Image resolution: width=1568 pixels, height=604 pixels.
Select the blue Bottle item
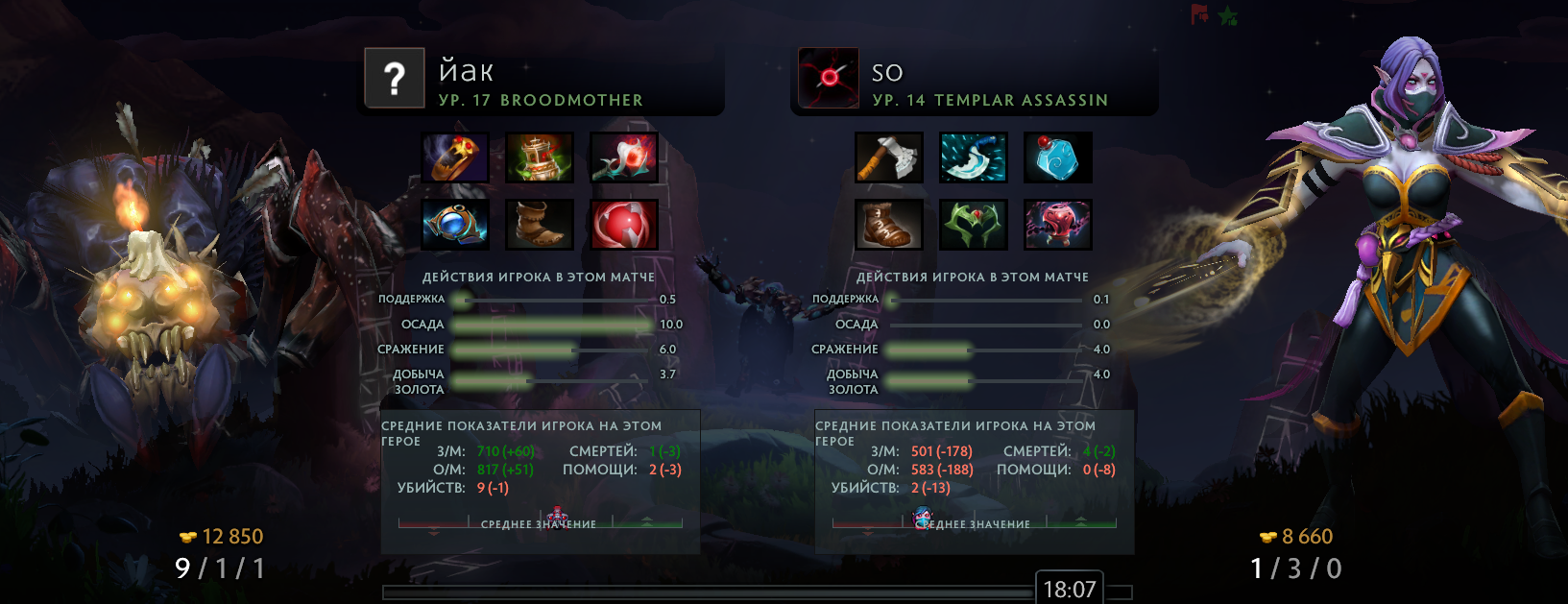coord(1057,157)
